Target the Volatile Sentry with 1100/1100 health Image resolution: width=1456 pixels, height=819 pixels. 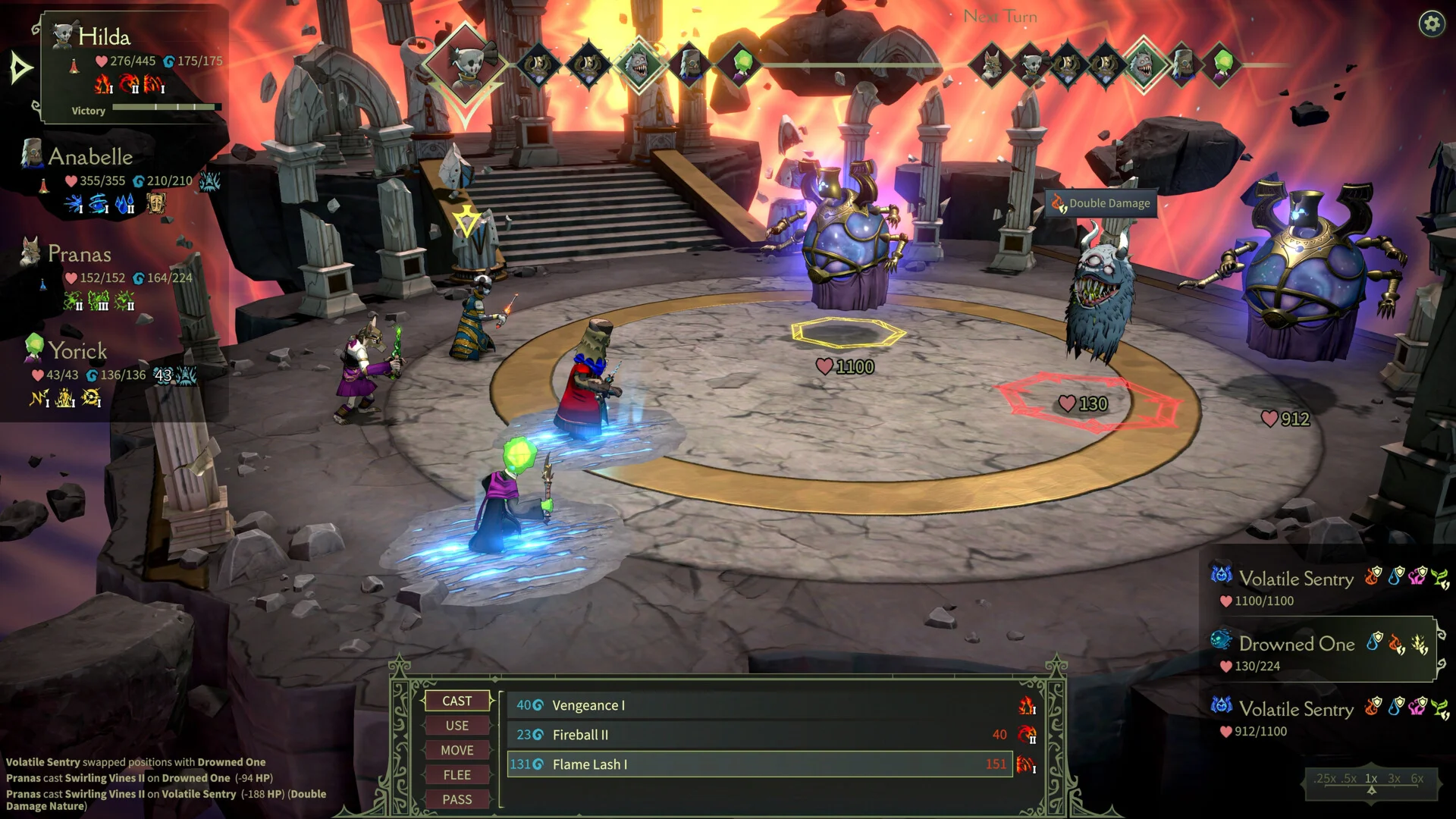(x=1296, y=579)
